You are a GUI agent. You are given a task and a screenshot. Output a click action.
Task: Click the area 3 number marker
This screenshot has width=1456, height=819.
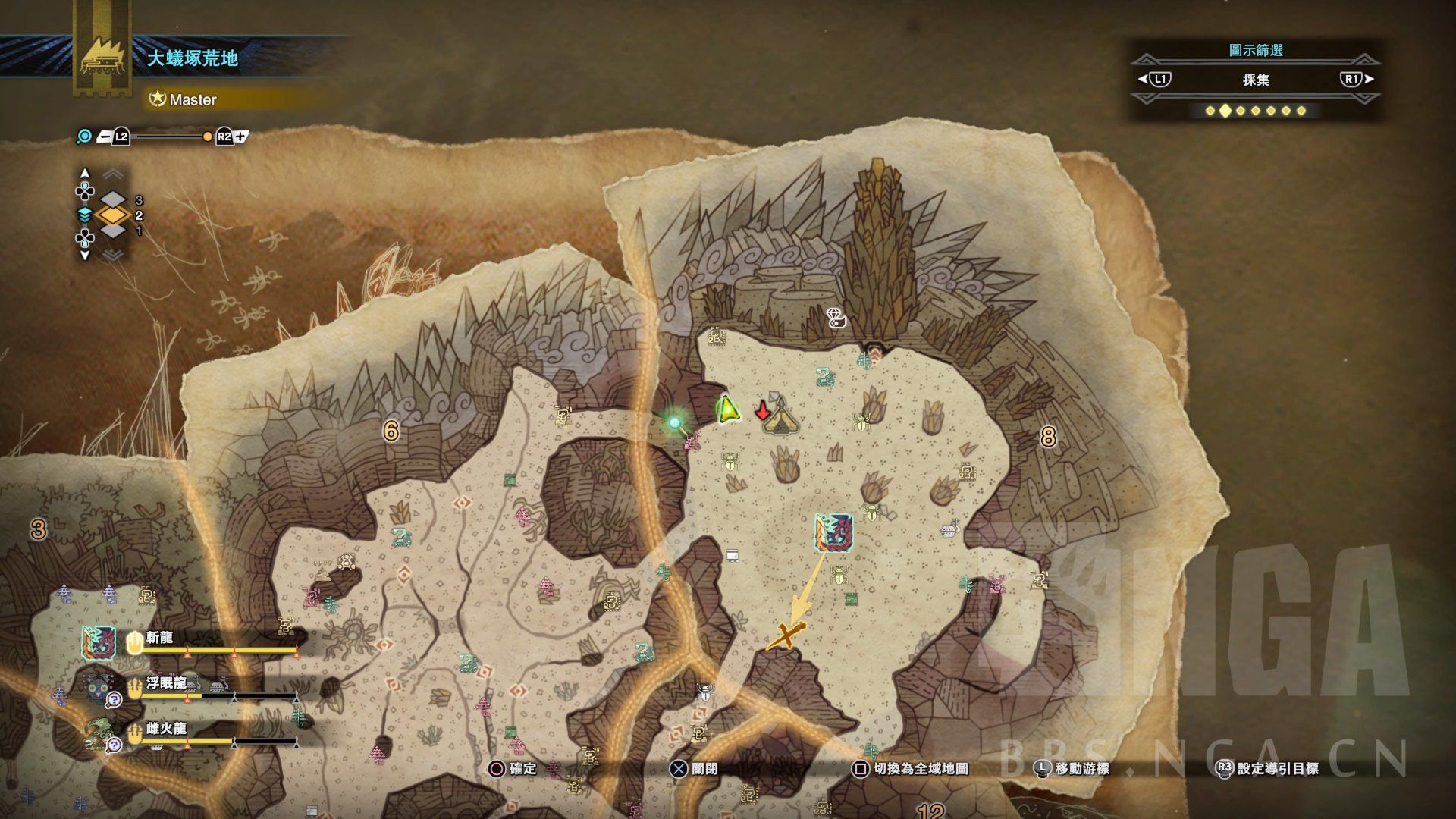point(39,529)
